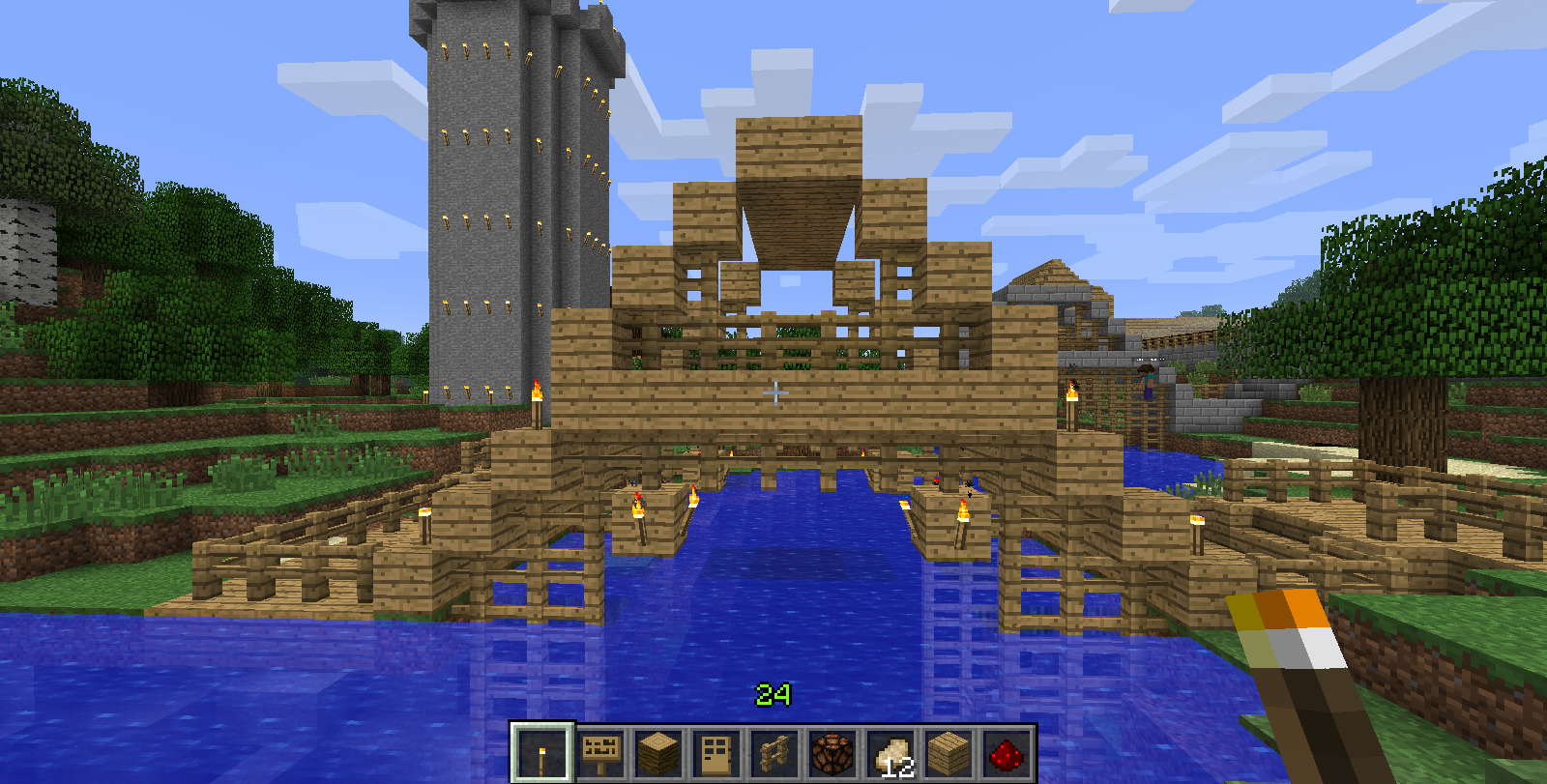1547x784 pixels.
Task: Choose the bread stack of 12
Action: click(x=890, y=753)
